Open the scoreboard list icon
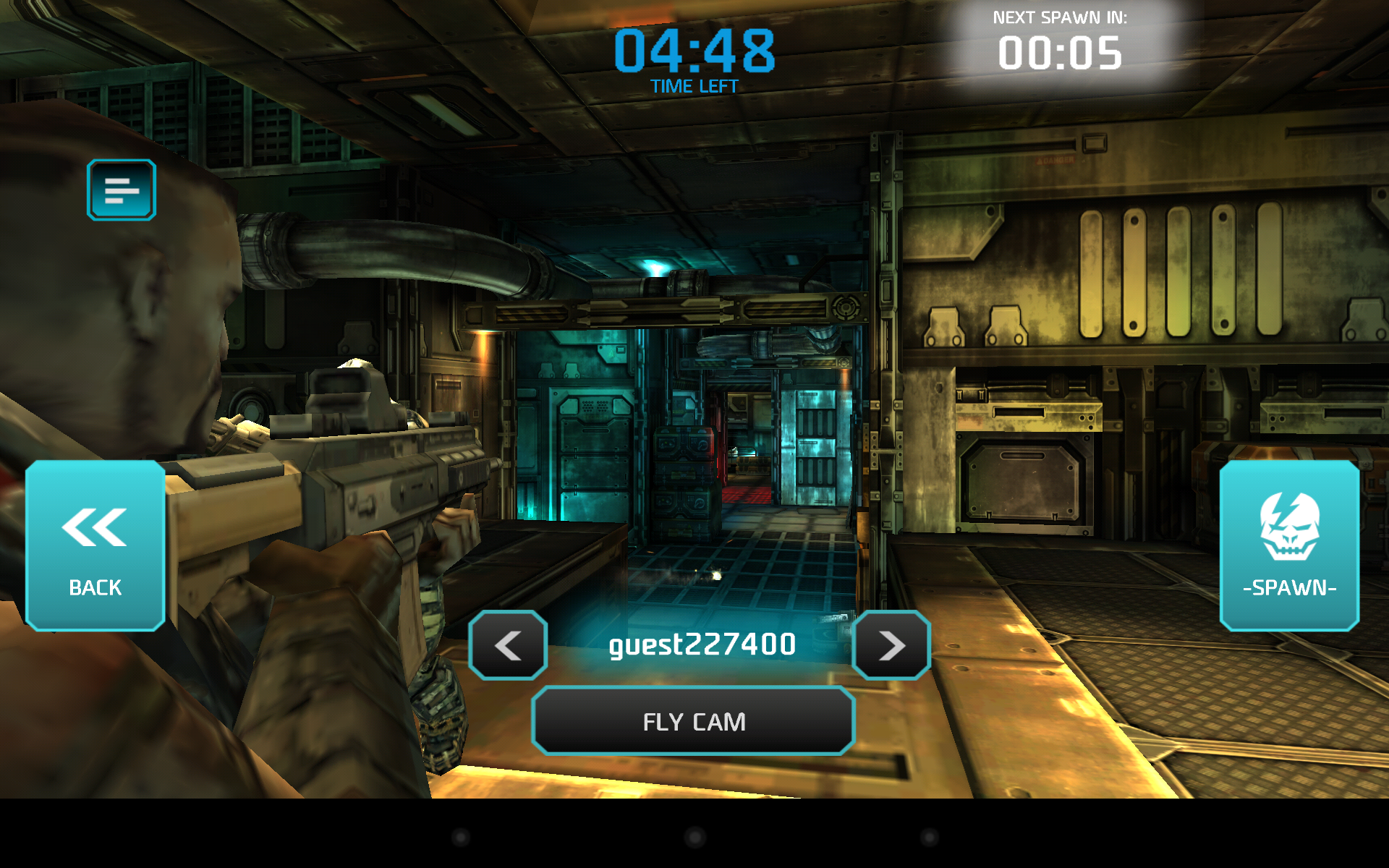Image resolution: width=1389 pixels, height=868 pixels. (x=122, y=190)
